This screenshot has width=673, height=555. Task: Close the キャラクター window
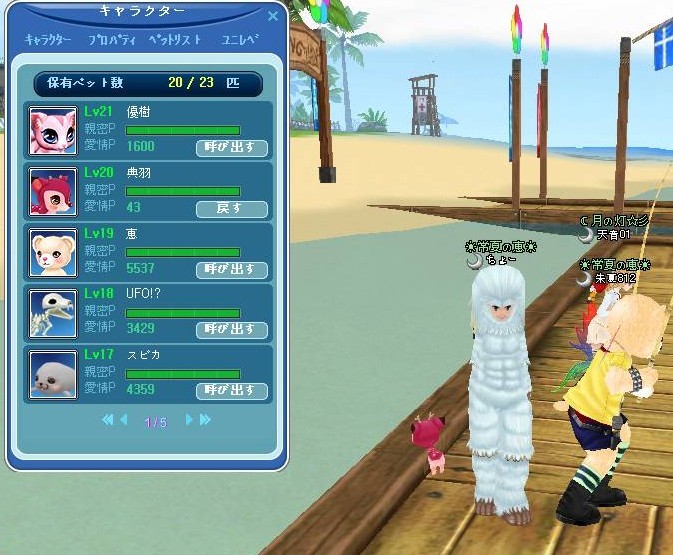(273, 16)
